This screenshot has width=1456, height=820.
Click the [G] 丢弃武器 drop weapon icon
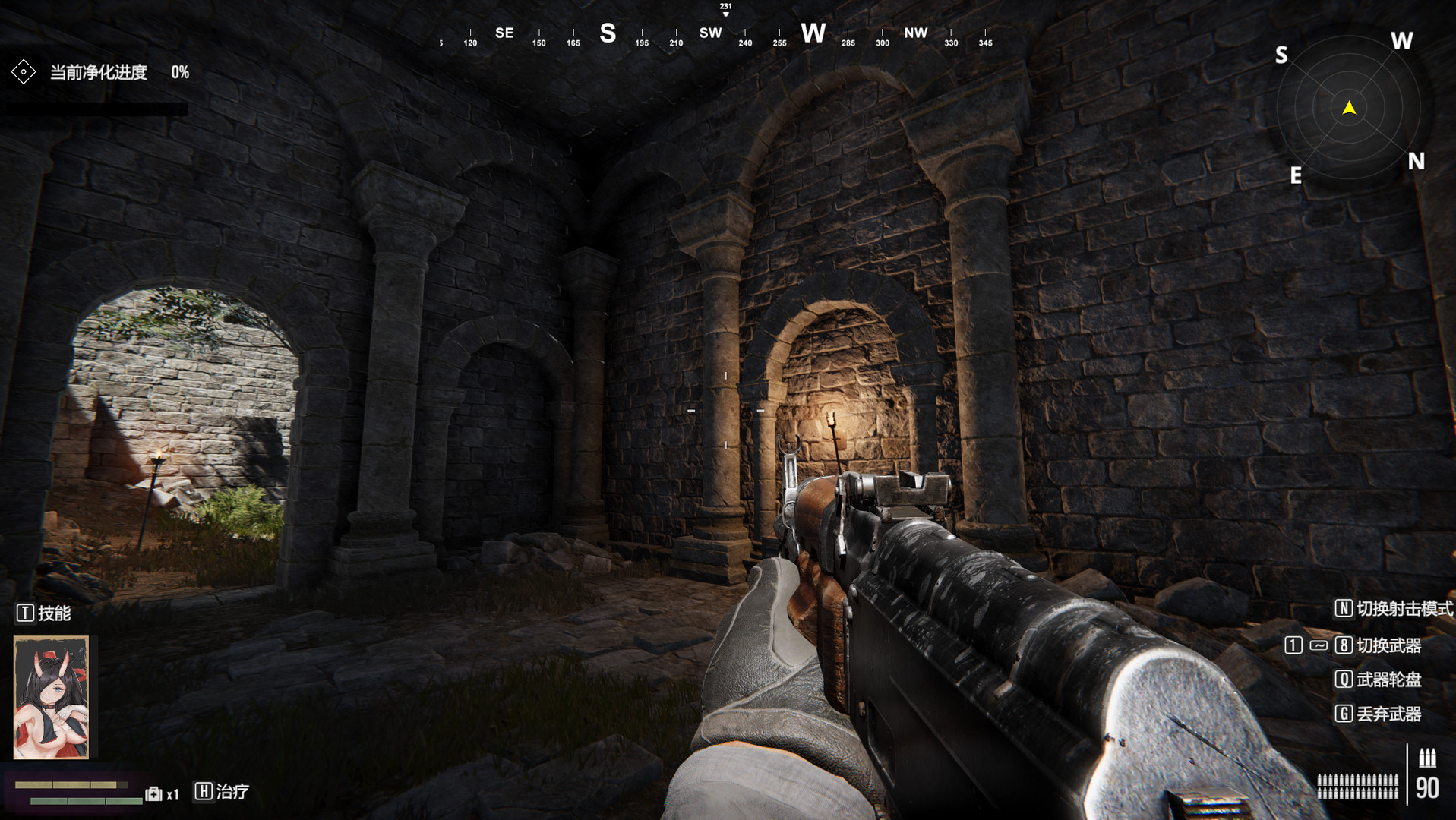pyautogui.click(x=1344, y=714)
